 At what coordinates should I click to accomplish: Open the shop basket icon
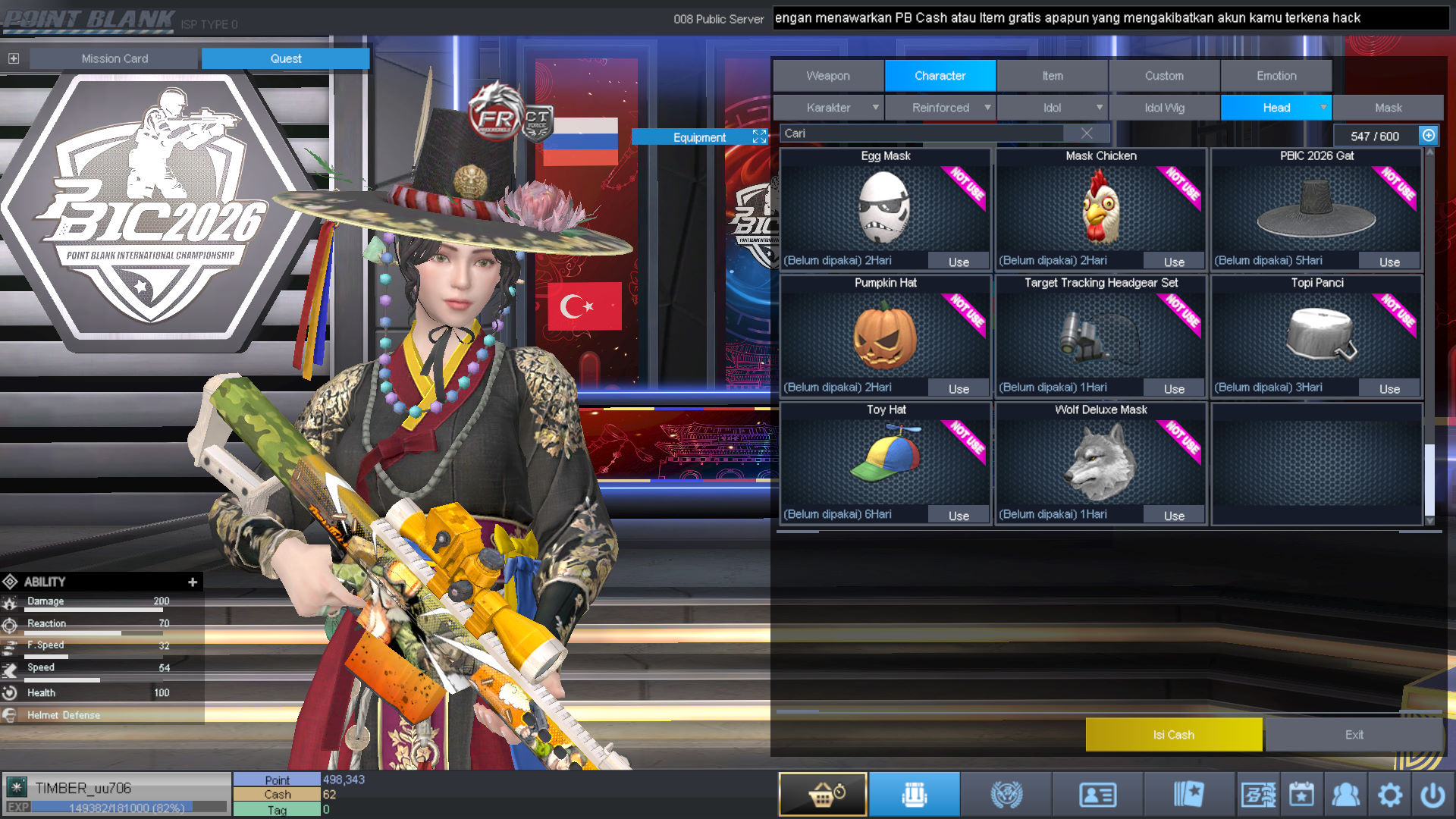coord(823,795)
